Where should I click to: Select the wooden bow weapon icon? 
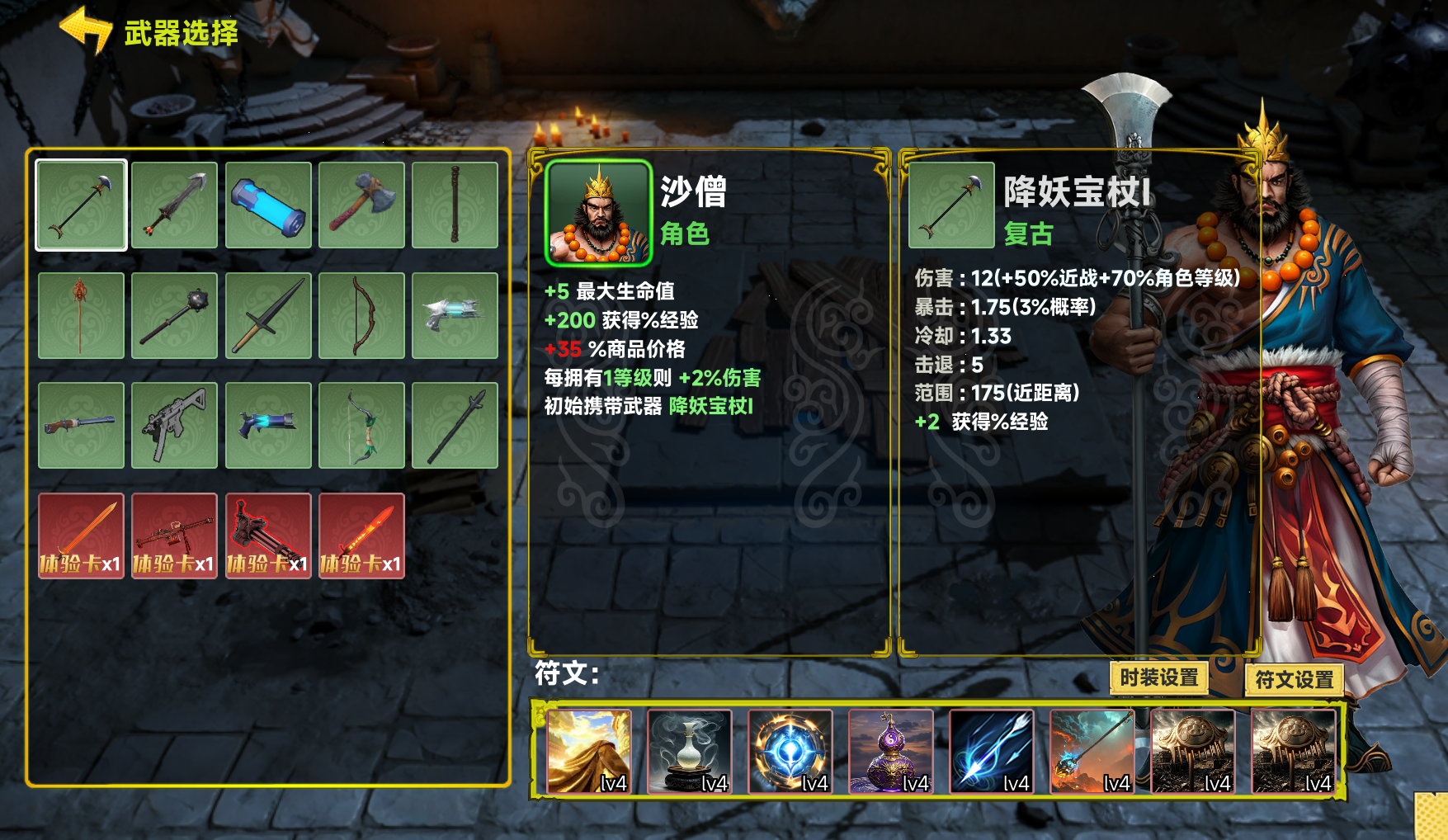(x=360, y=314)
